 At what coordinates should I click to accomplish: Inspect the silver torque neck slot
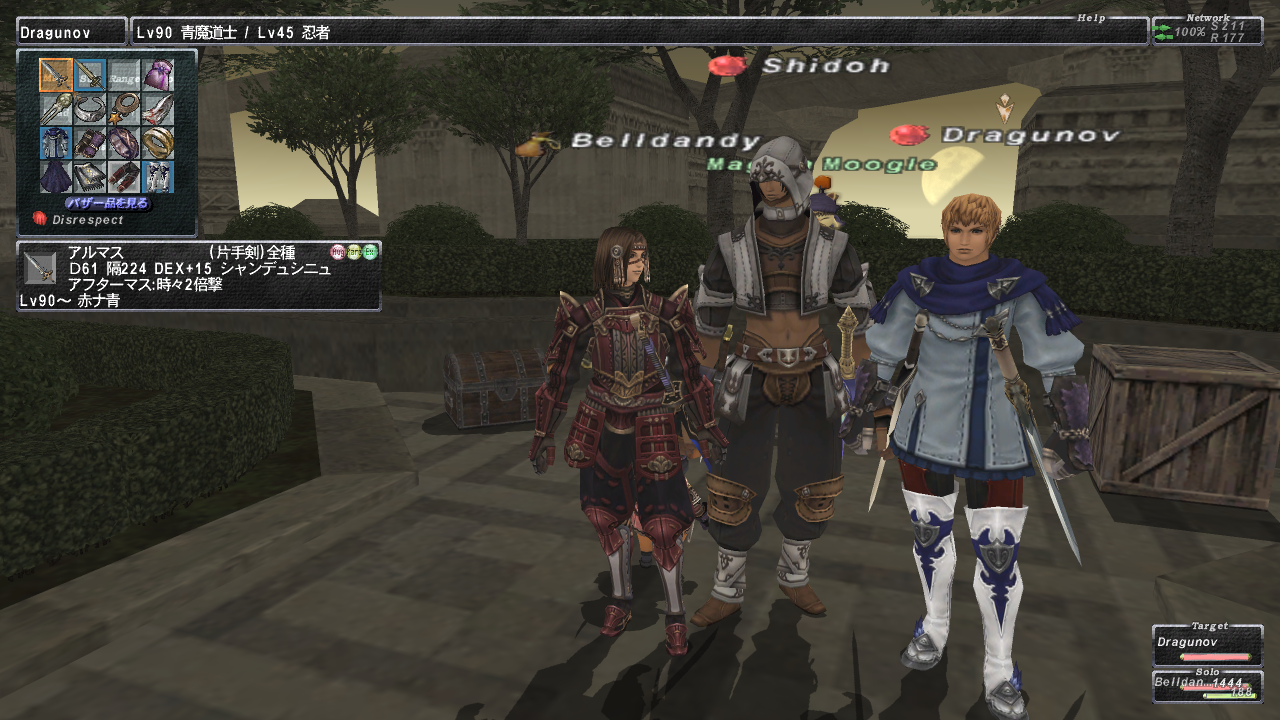[90, 109]
